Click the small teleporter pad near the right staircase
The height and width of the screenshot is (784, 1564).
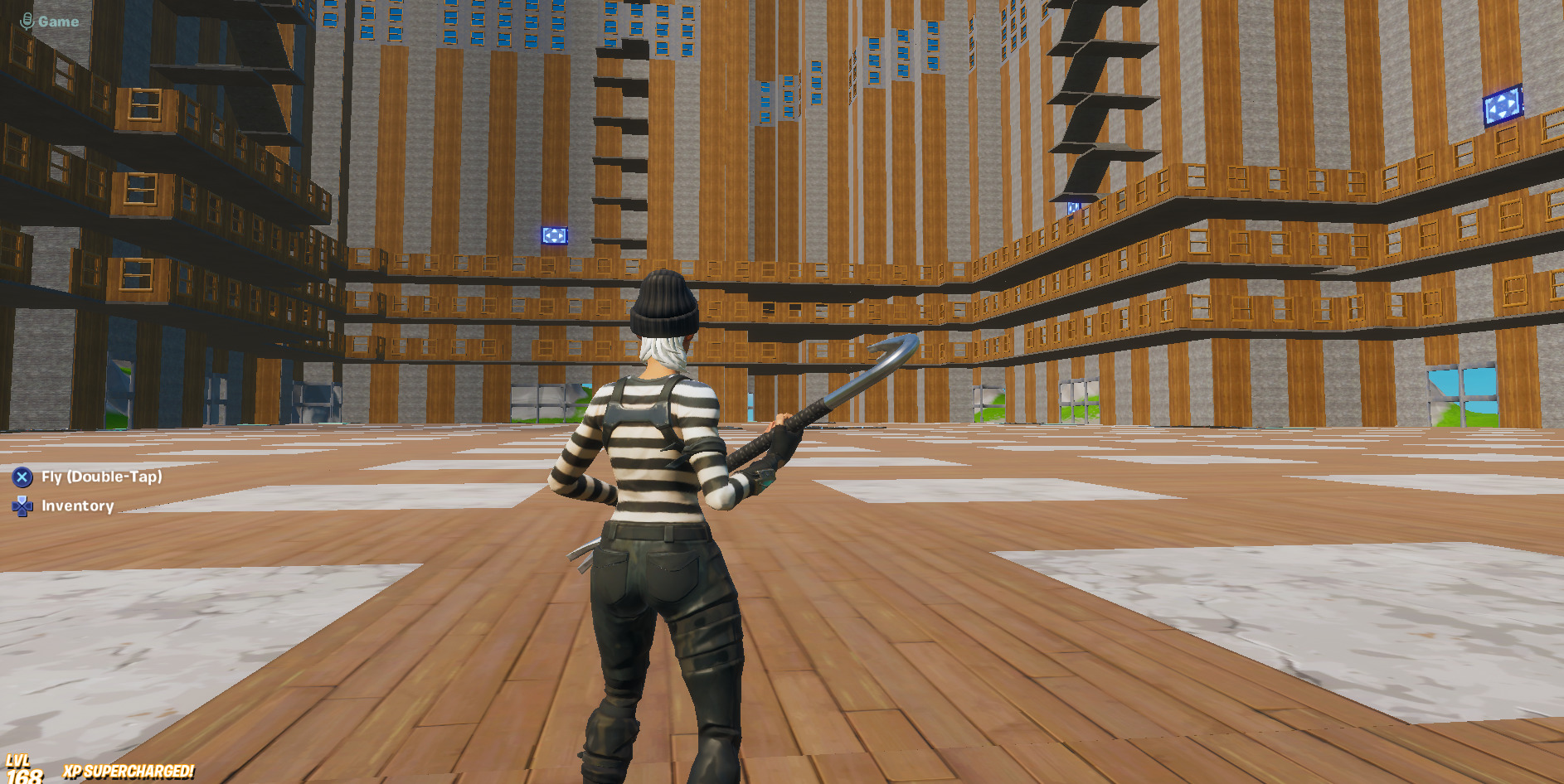1073,207
